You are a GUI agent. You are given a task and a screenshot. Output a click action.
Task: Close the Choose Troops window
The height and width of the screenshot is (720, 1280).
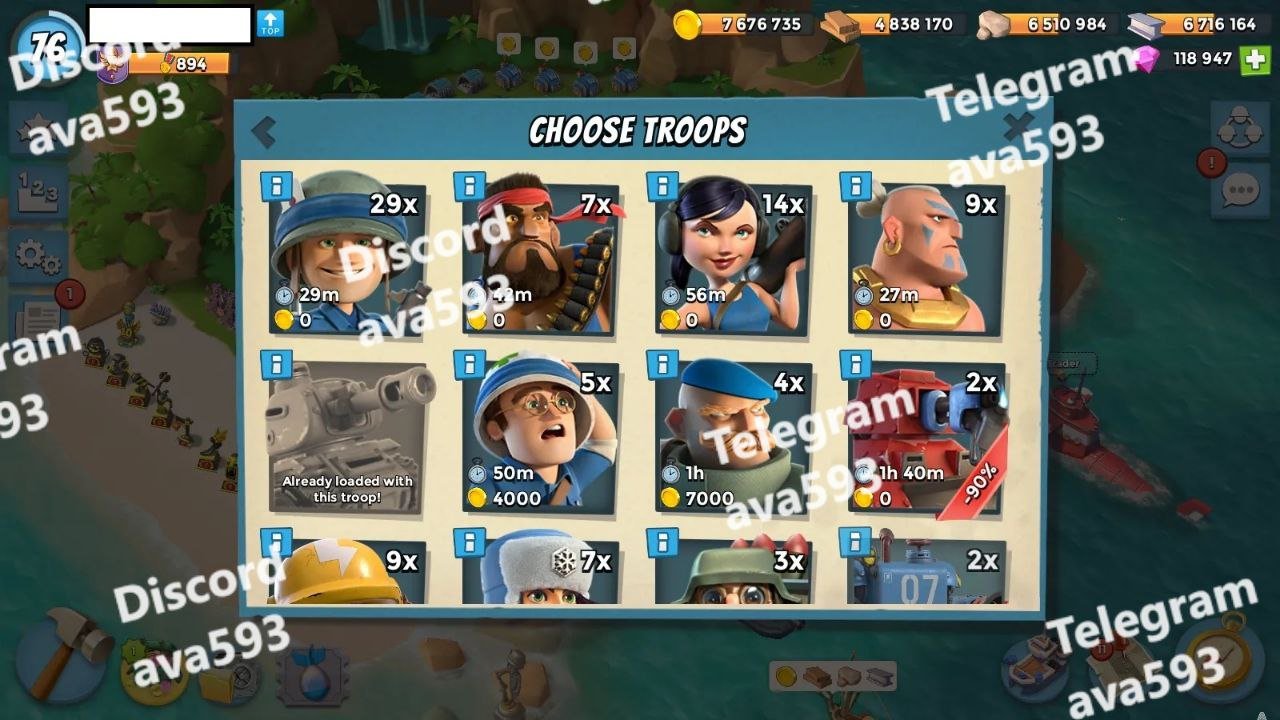pos(1018,127)
